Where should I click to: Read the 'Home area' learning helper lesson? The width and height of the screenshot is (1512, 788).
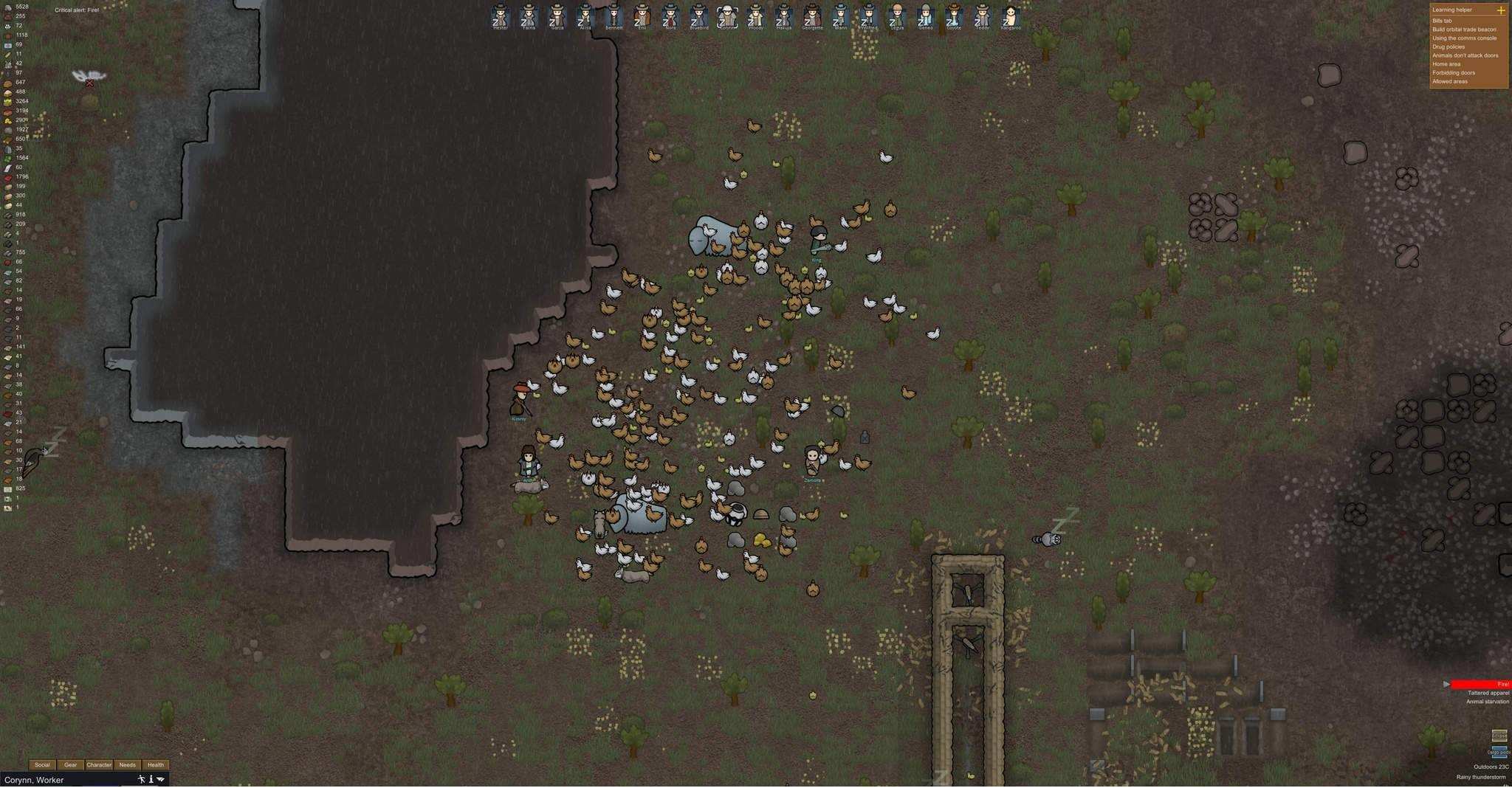[1446, 64]
